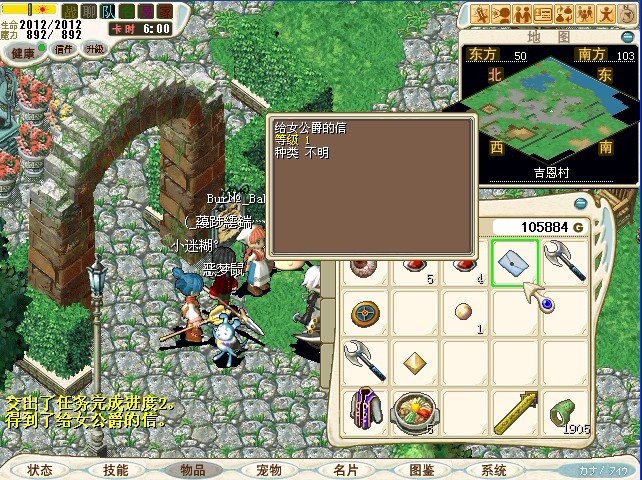Switch to the 技能 skills tab
The image size is (642, 480).
coord(115,469)
